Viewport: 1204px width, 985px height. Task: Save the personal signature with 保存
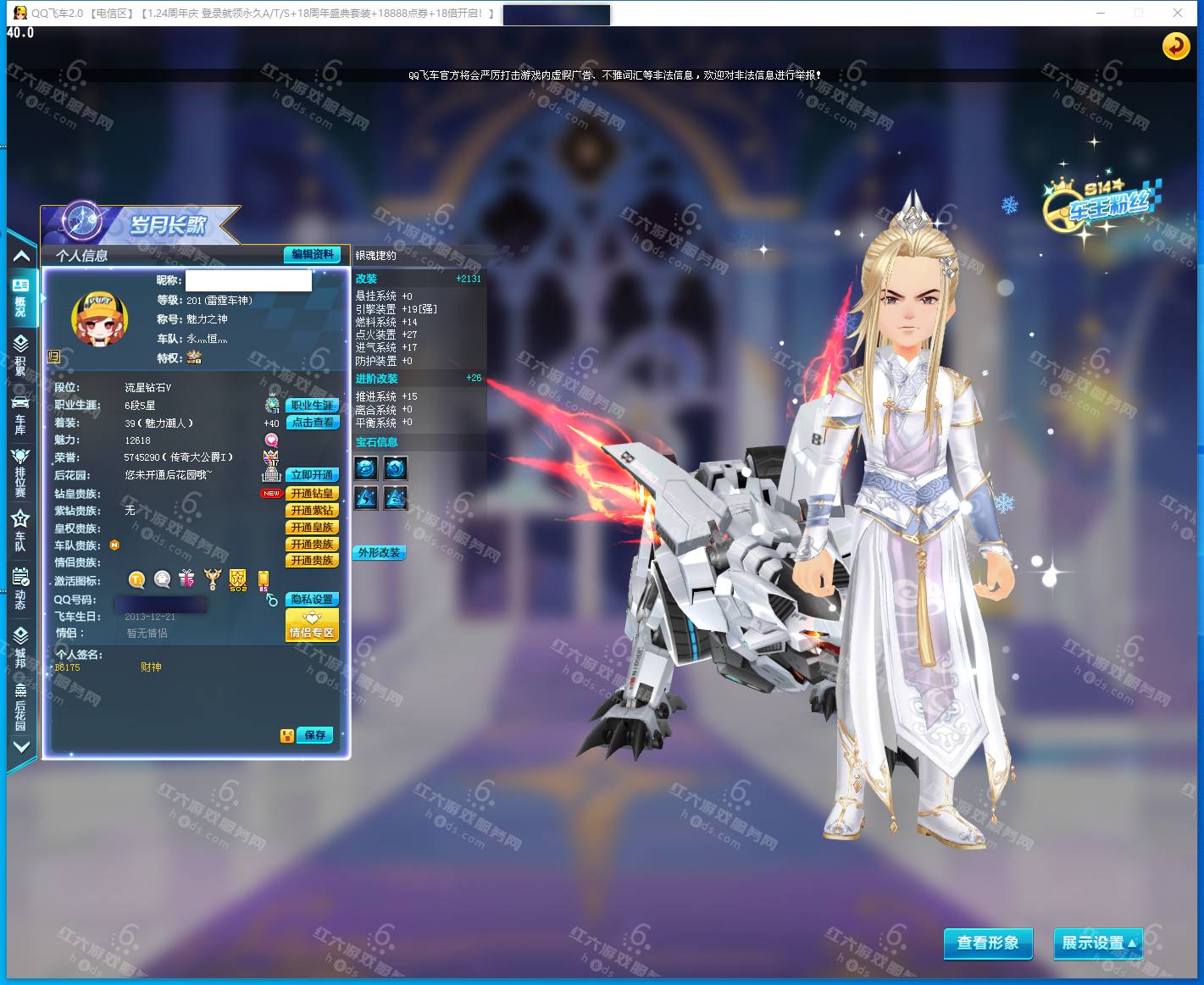[314, 735]
